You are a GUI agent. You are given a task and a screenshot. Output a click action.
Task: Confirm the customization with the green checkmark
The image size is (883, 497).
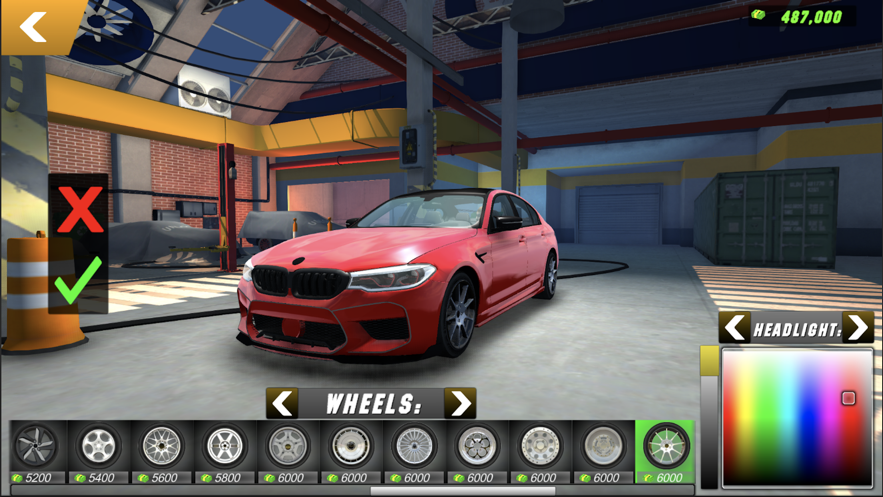click(79, 281)
